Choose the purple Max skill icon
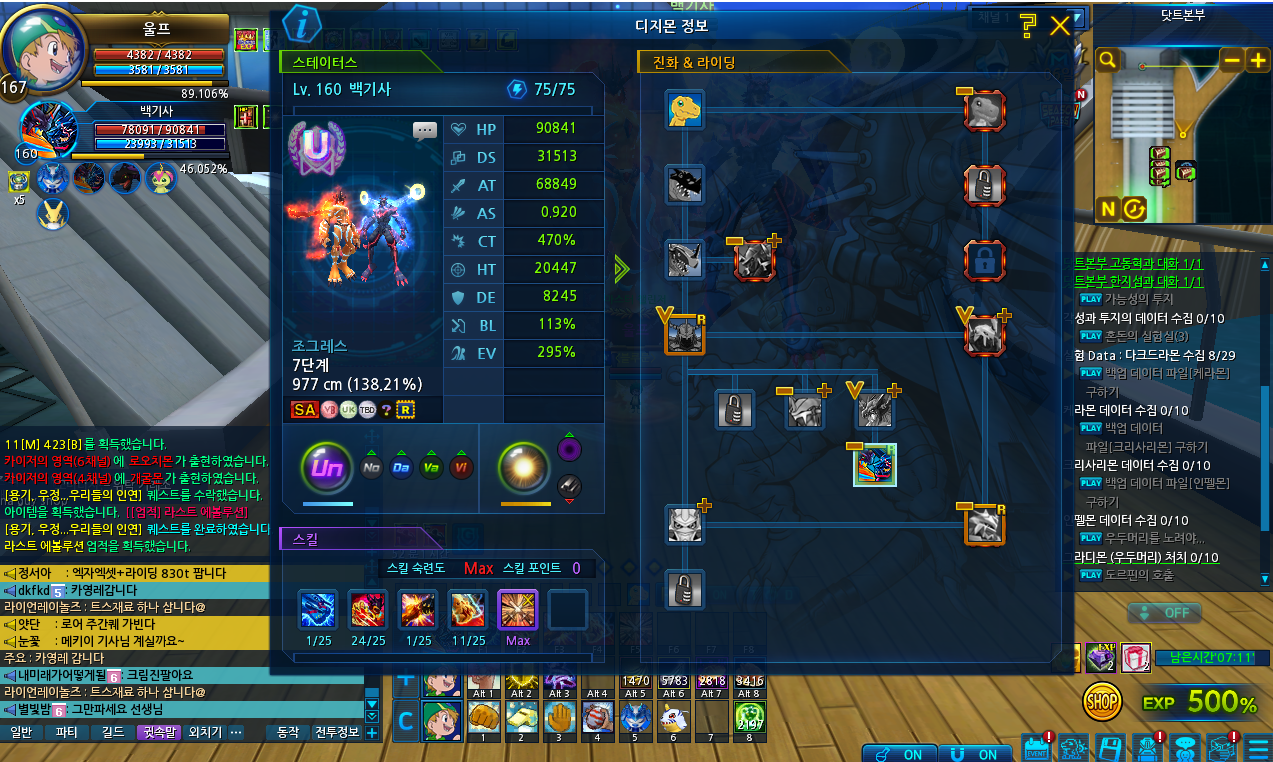This screenshot has width=1273, height=762. pyautogui.click(x=518, y=609)
